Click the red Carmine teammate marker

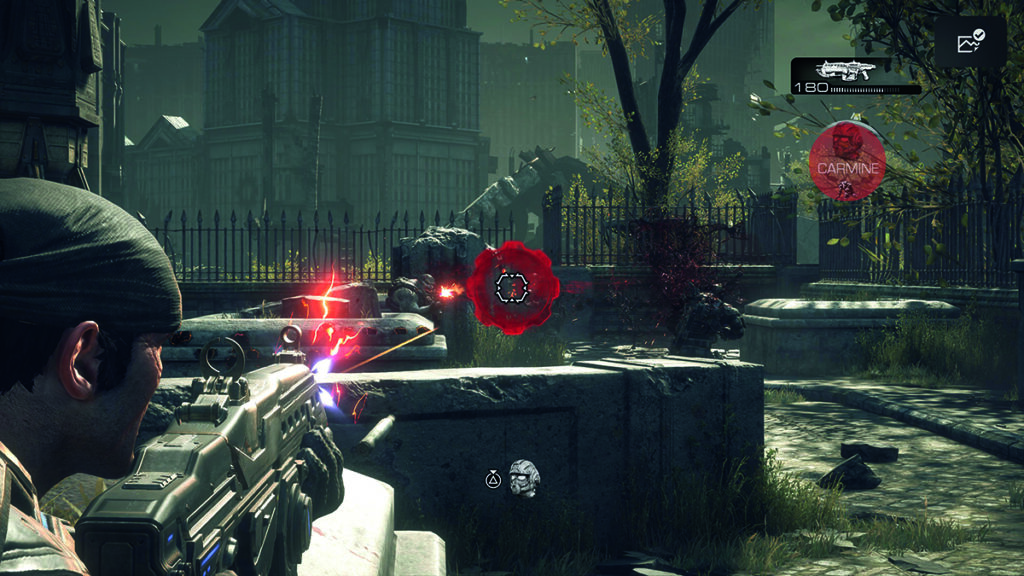(x=847, y=162)
